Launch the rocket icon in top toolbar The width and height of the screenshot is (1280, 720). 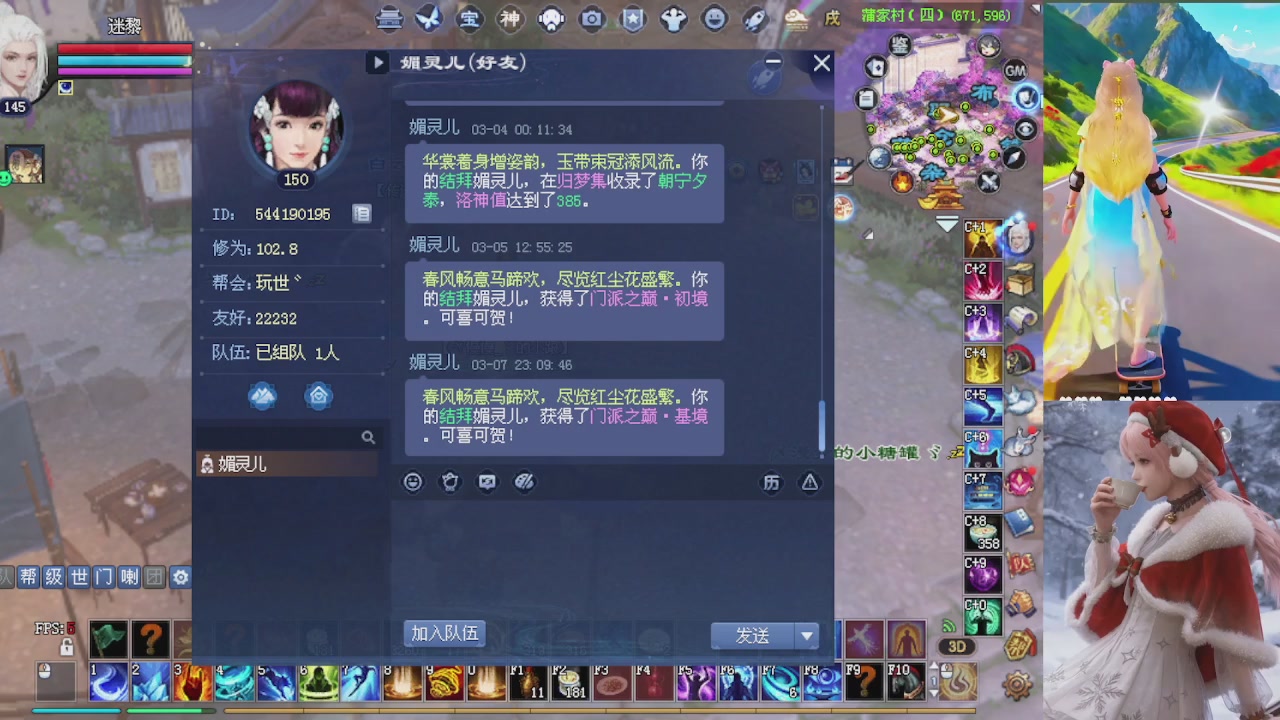click(753, 17)
